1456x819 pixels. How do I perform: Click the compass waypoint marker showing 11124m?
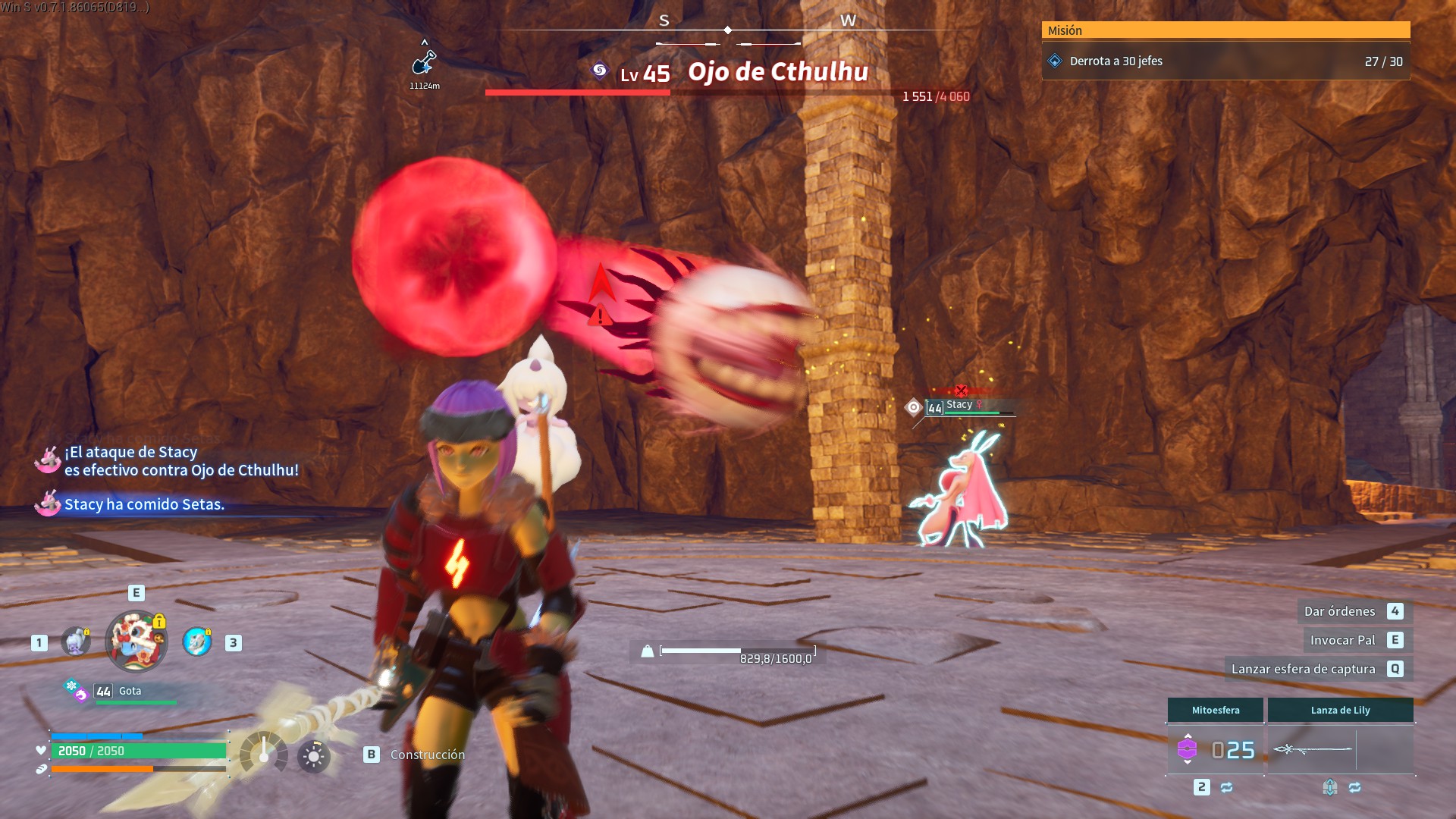pos(424,62)
